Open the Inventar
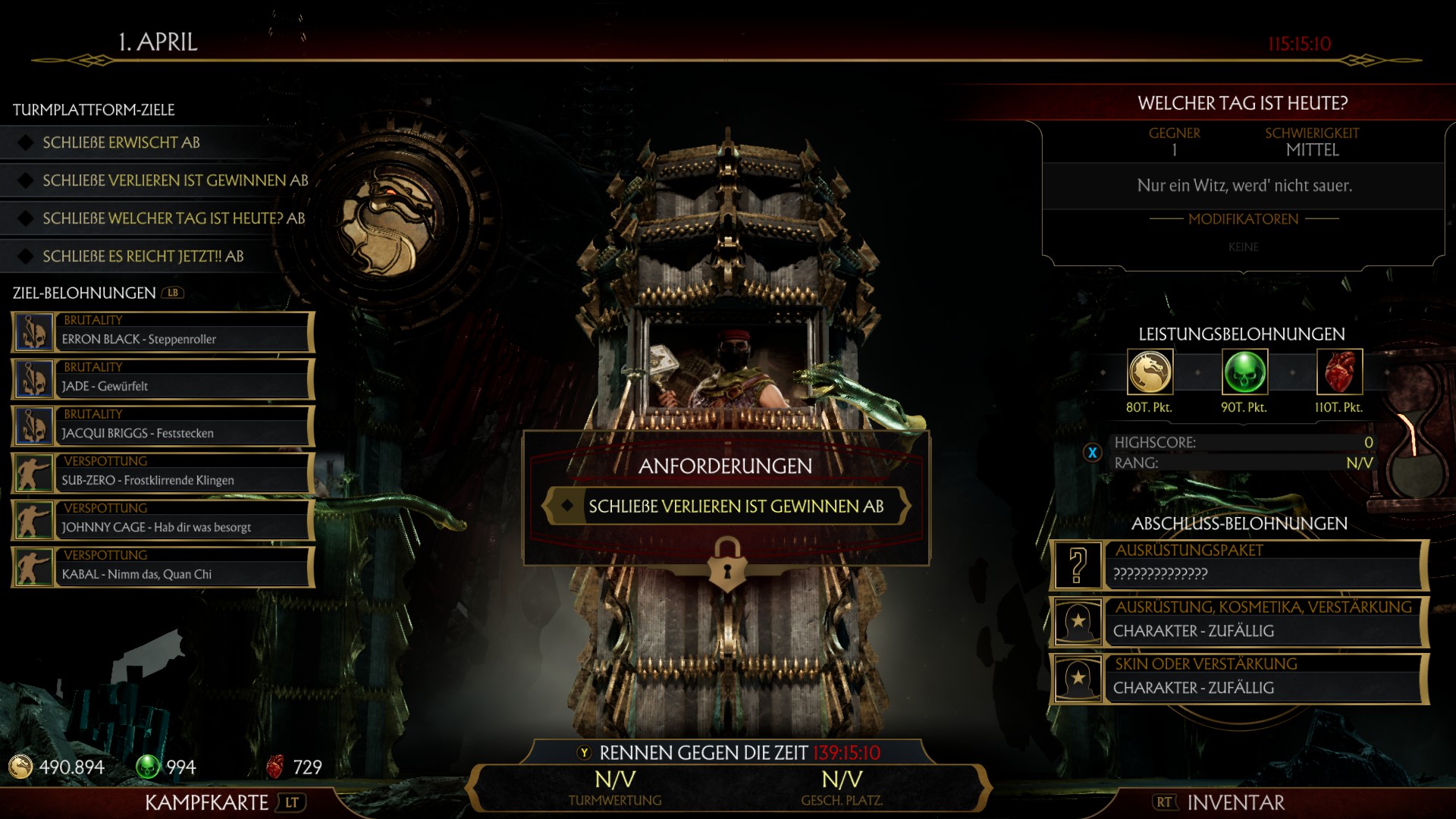The height and width of the screenshot is (819, 1456). tap(1219, 802)
